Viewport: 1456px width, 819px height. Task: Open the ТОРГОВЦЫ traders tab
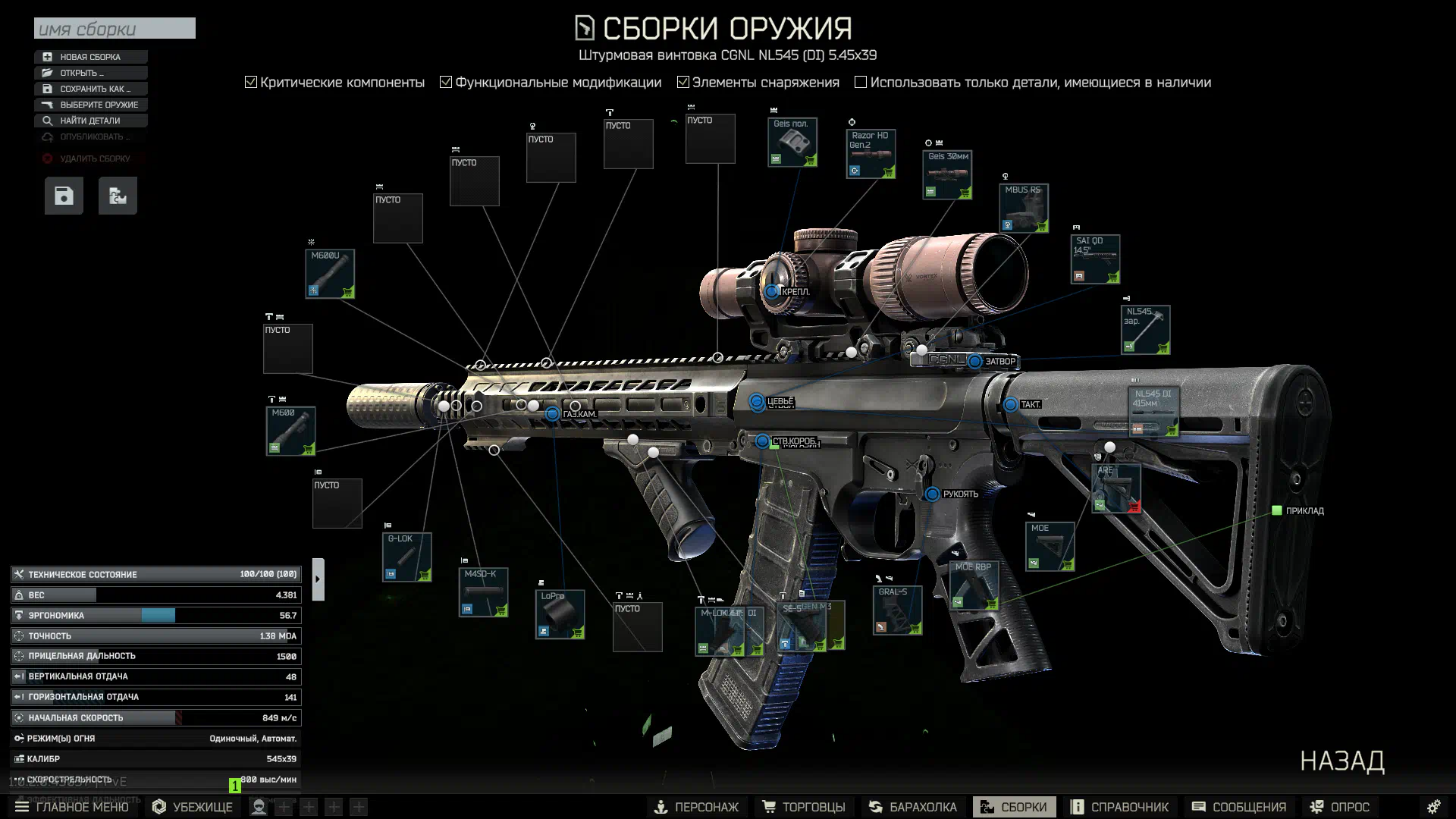805,807
